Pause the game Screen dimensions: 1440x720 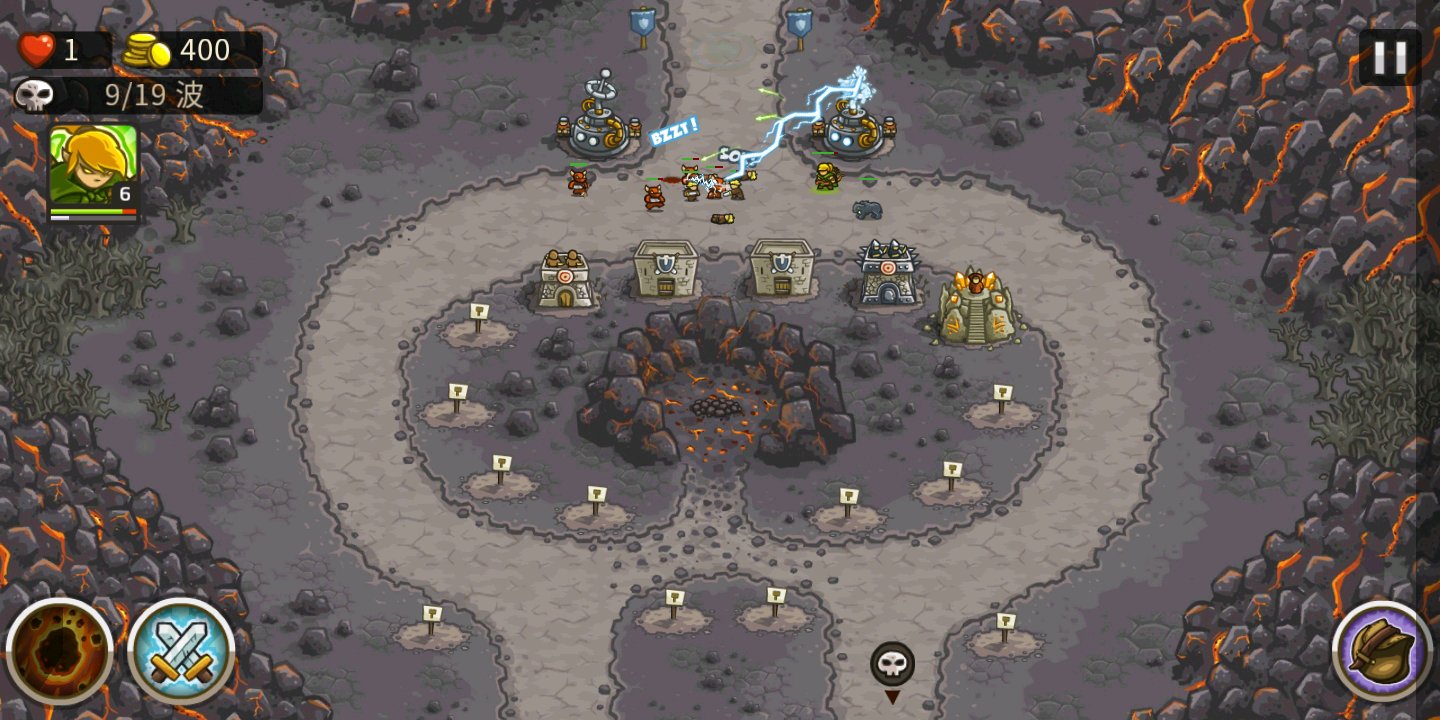[x=1389, y=57]
